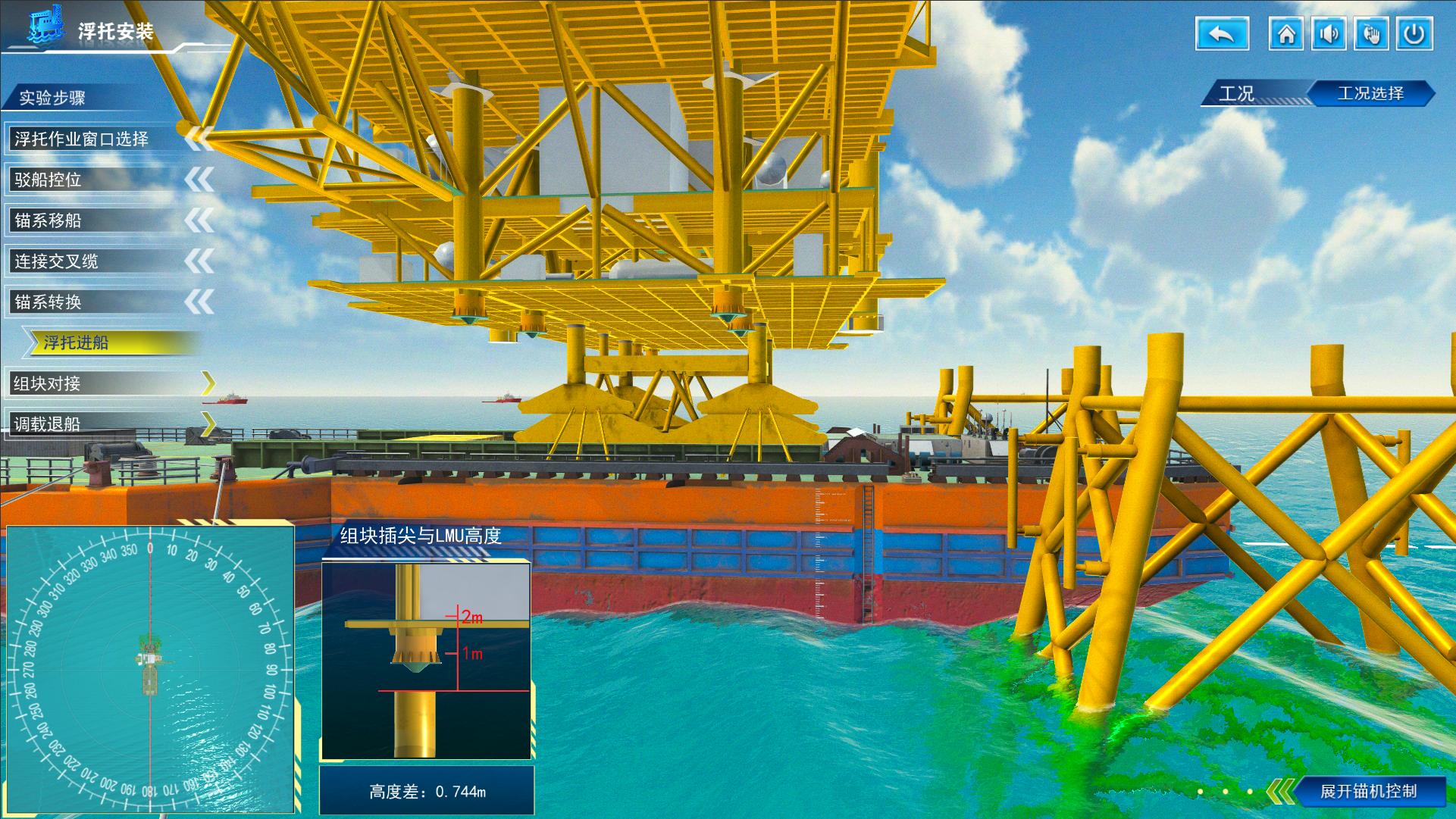Toggle the sound speaker icon

click(x=1329, y=35)
